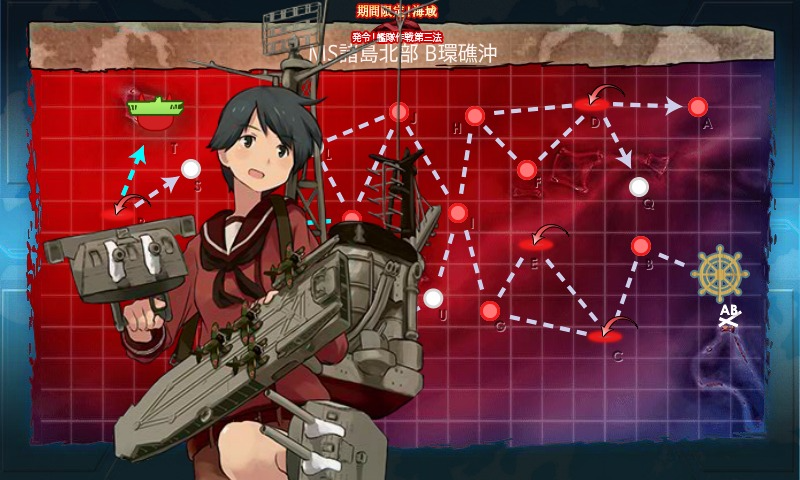The image size is (800, 480).
Task: Choose map node B
Action: click(641, 246)
